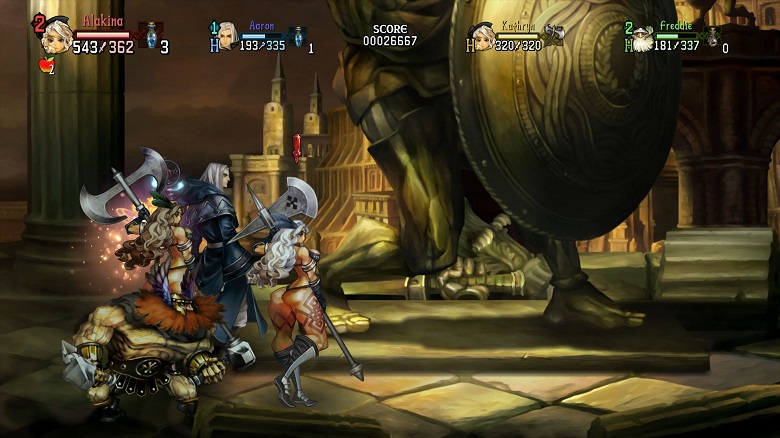Select Aaron's character portrait

tap(228, 36)
